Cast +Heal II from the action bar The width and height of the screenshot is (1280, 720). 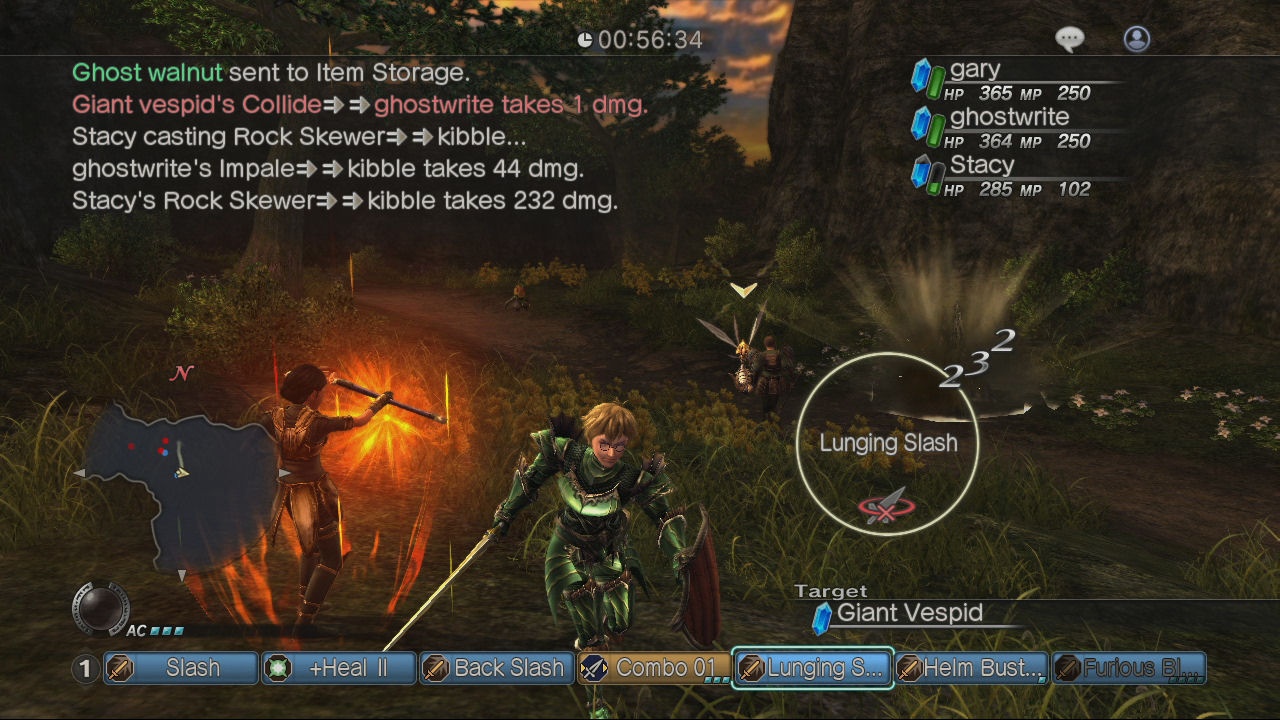click(339, 668)
